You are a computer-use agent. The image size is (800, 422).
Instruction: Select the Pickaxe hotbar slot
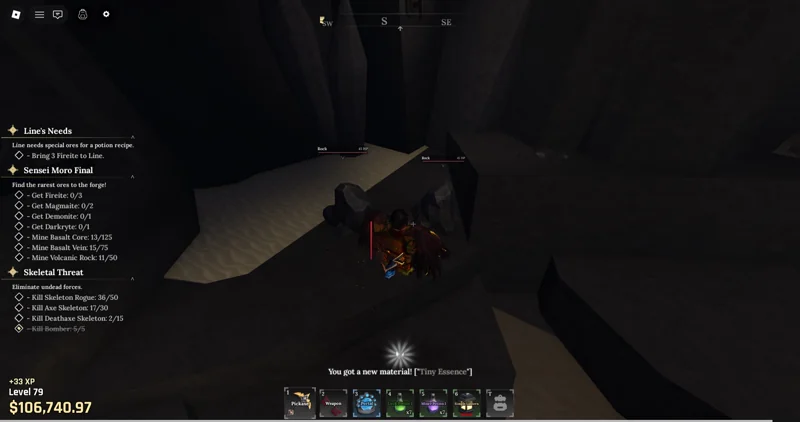tap(300, 403)
